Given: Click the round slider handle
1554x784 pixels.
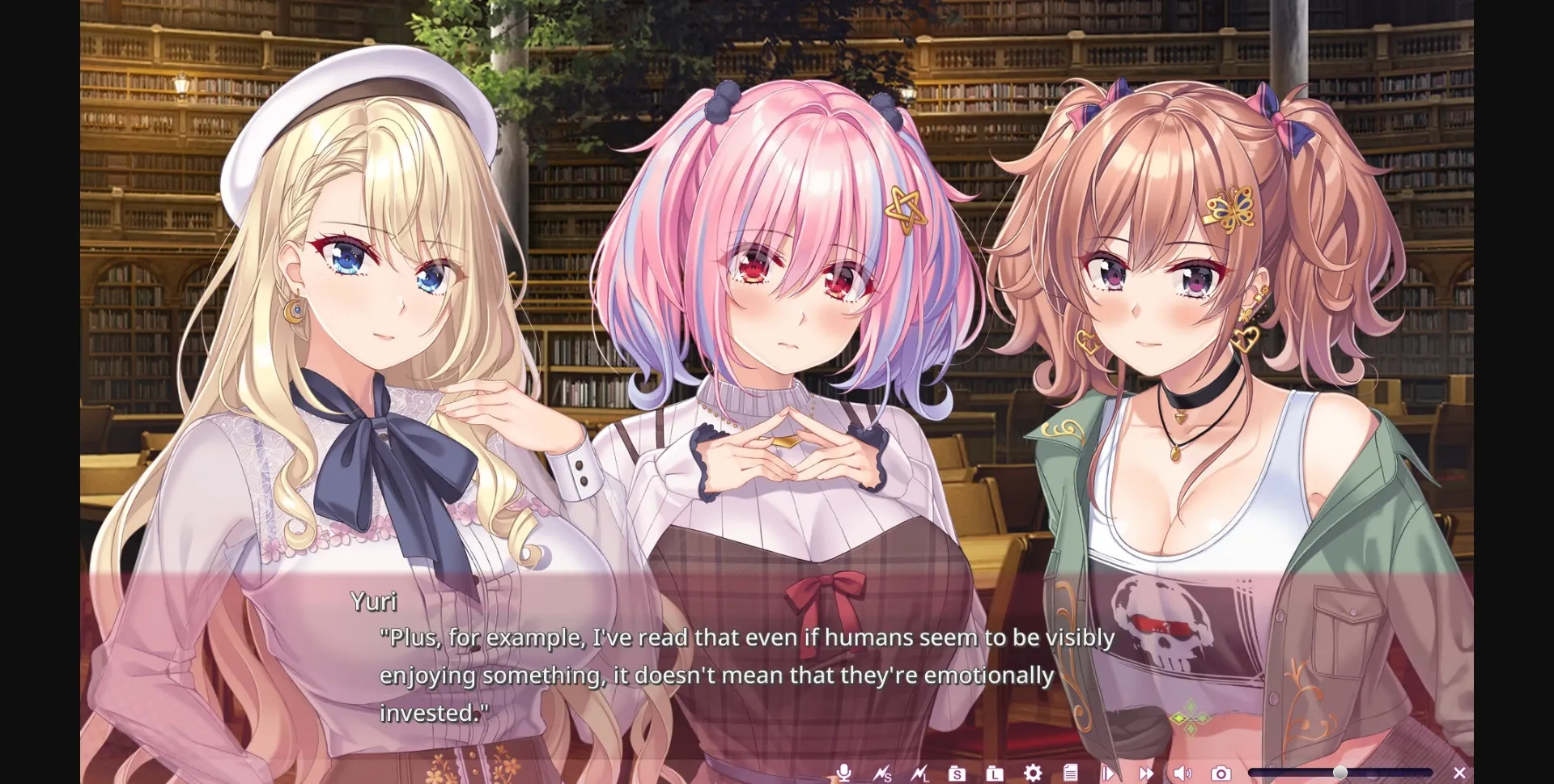Looking at the screenshot, I should click(1340, 773).
